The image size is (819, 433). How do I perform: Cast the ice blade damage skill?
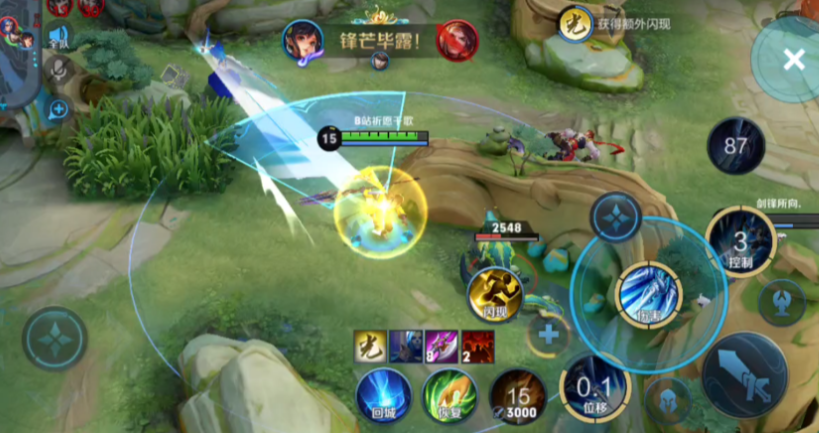coord(649,294)
